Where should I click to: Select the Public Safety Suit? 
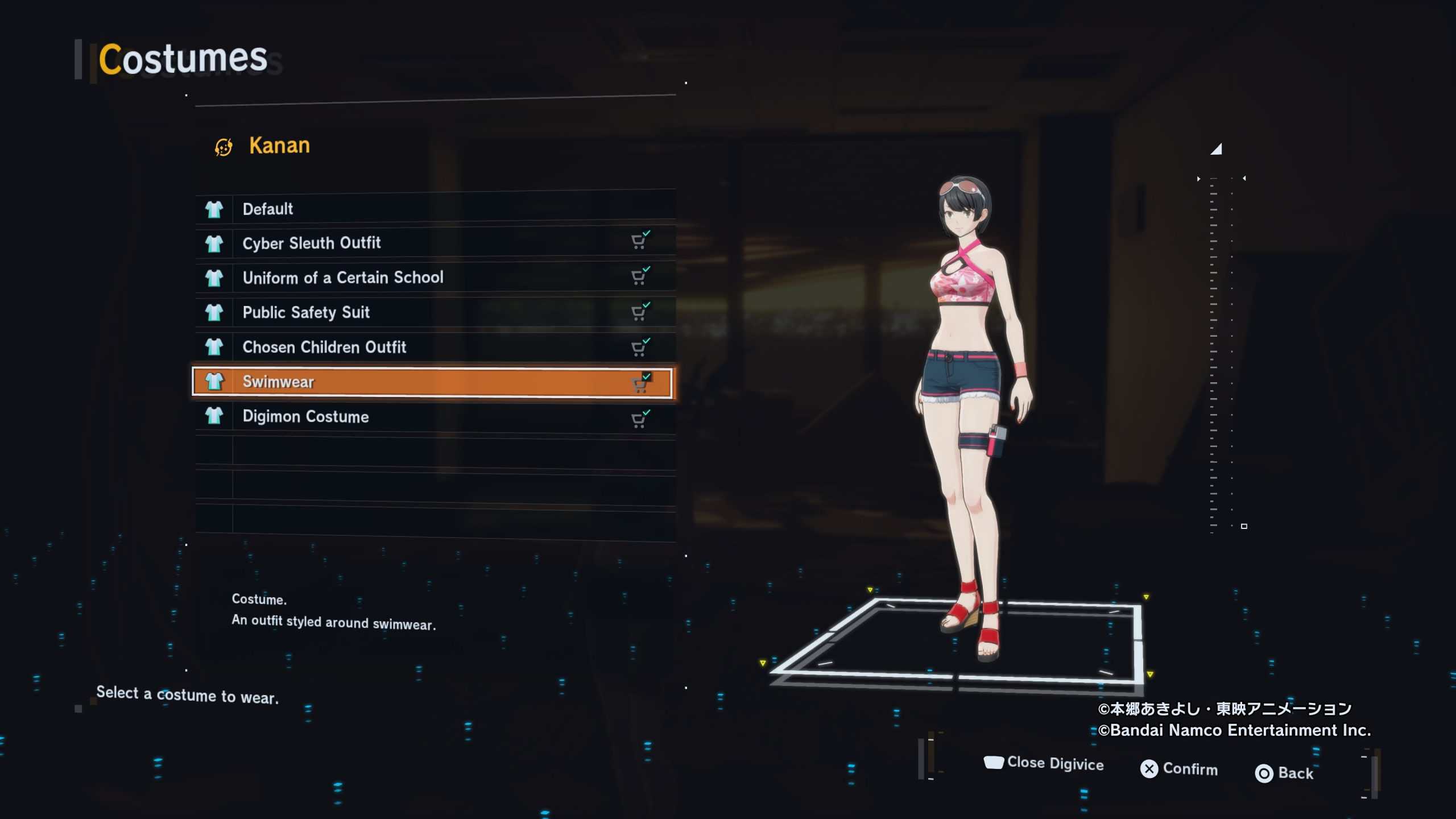point(435,312)
